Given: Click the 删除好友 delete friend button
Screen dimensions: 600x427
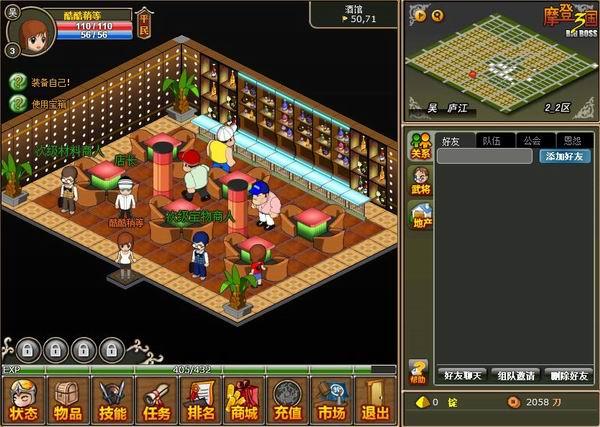Looking at the screenshot, I should pos(568,375).
